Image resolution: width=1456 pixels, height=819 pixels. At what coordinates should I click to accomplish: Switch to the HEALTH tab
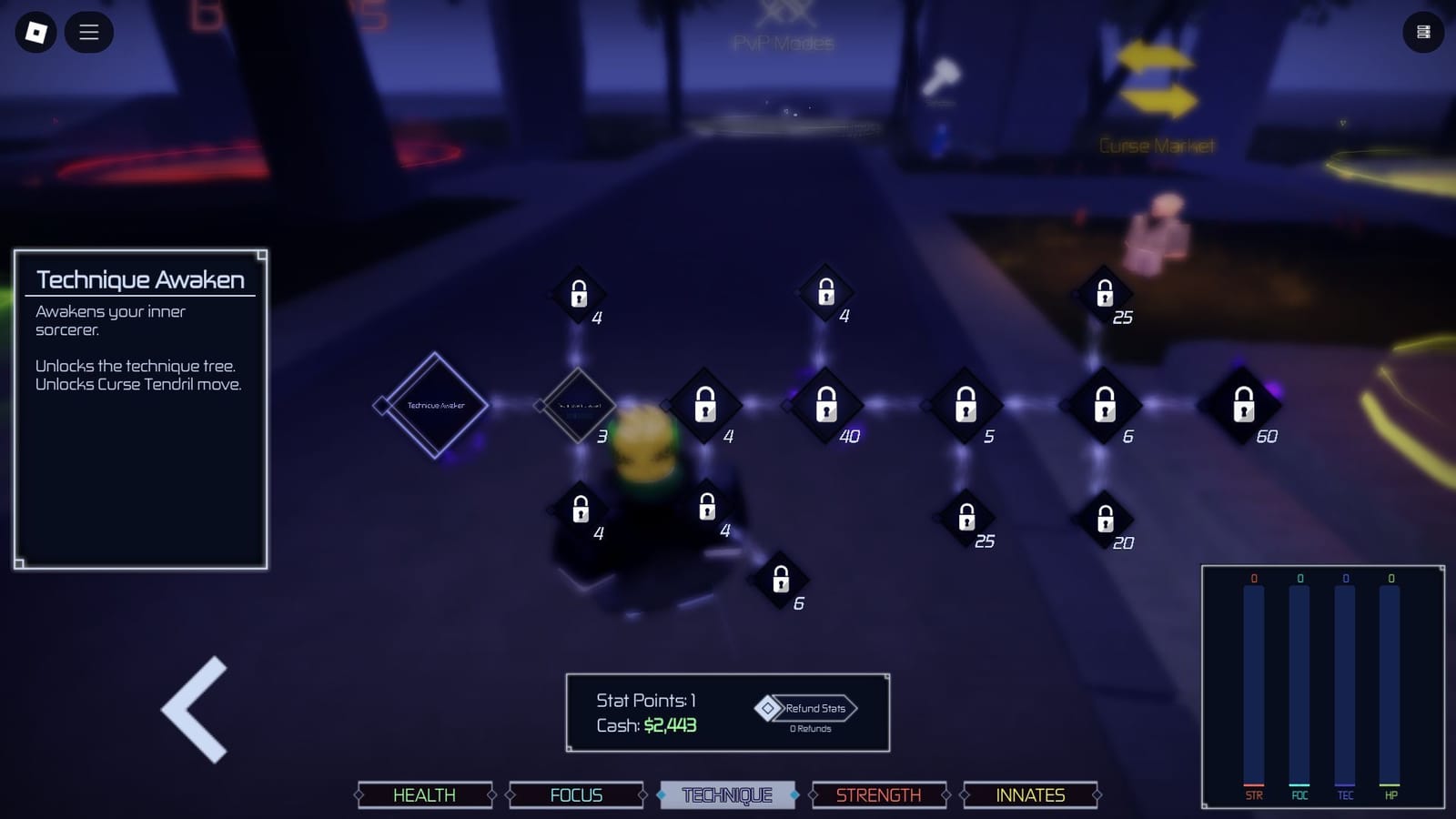[x=424, y=794]
